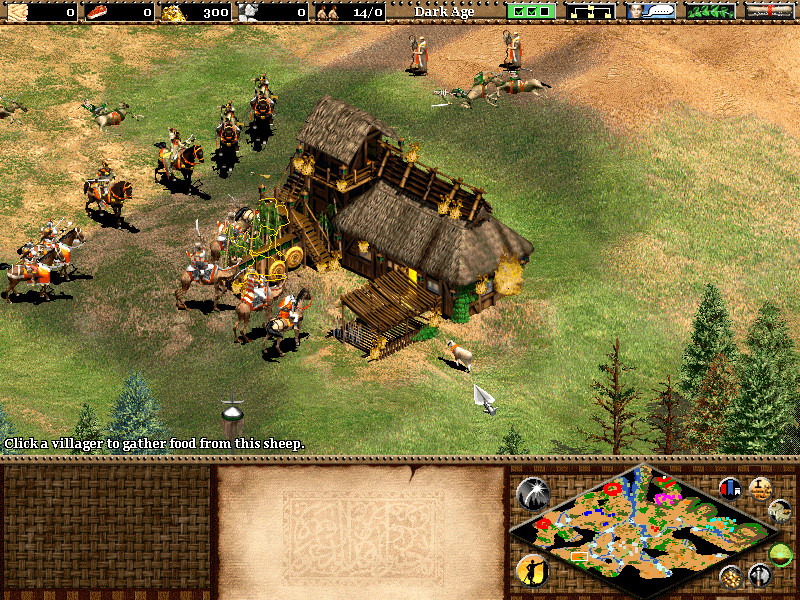Image resolution: width=800 pixels, height=600 pixels.
Task: Open the objectives checklist button
Action: point(530,12)
